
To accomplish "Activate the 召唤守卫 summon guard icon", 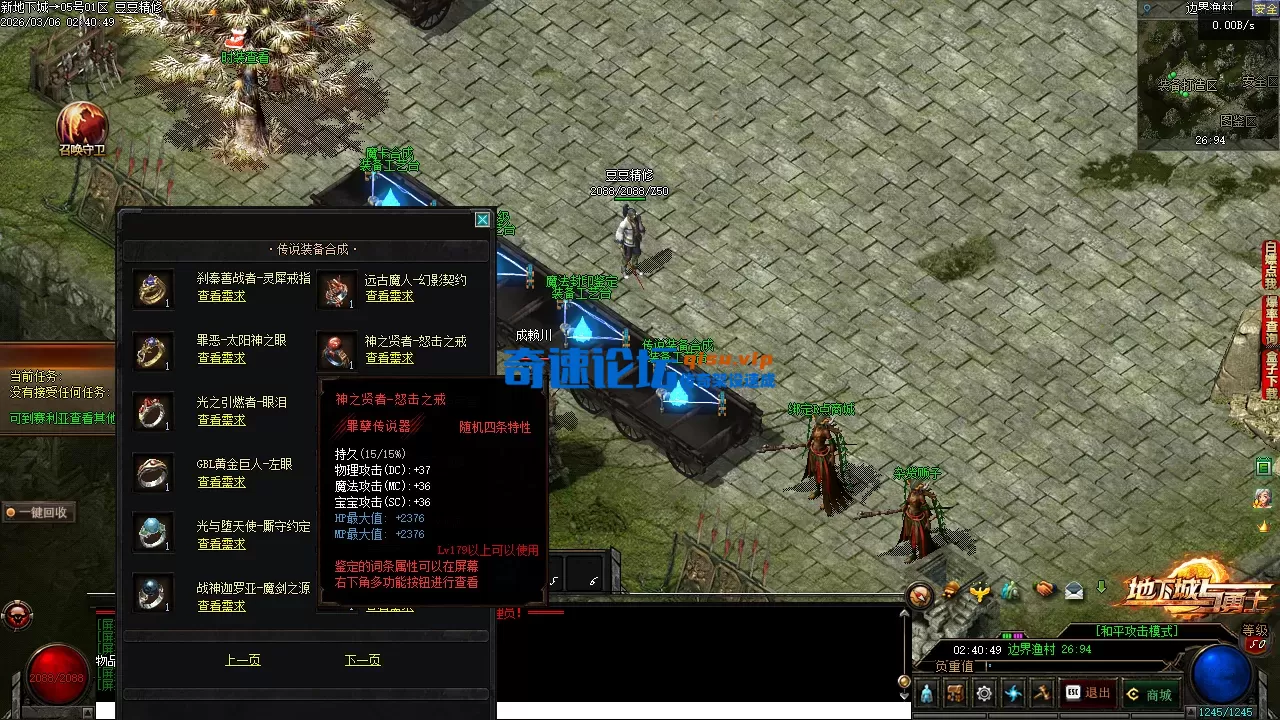I will tap(82, 127).
